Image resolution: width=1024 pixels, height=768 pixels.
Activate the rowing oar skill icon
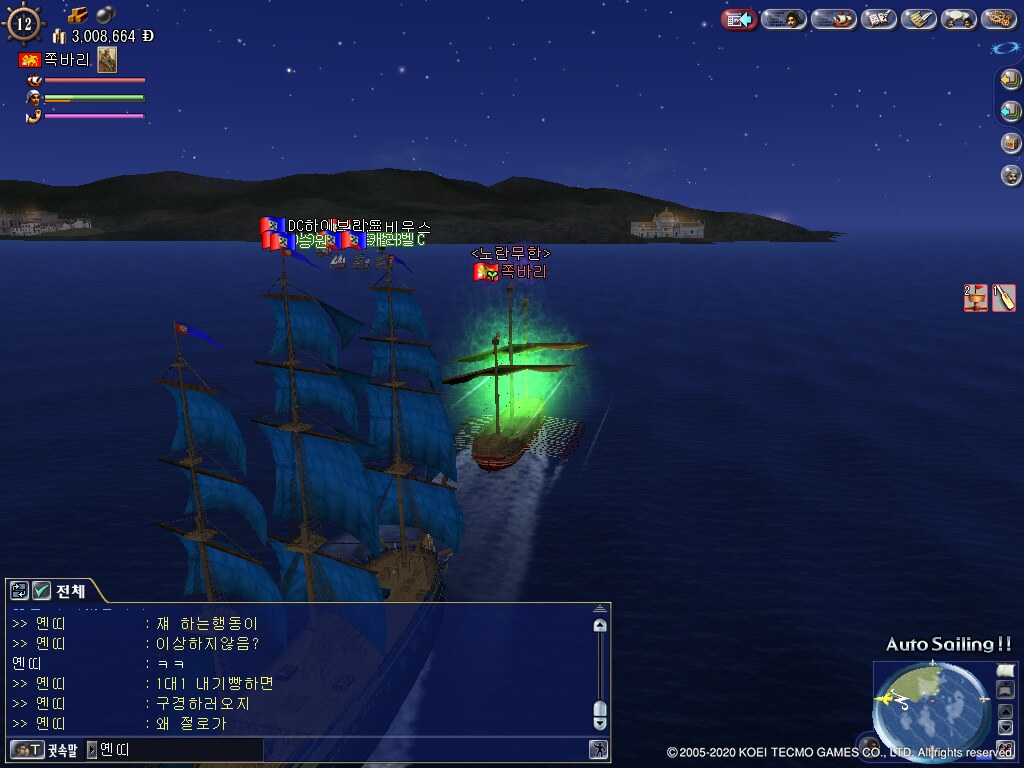pos(1004,297)
